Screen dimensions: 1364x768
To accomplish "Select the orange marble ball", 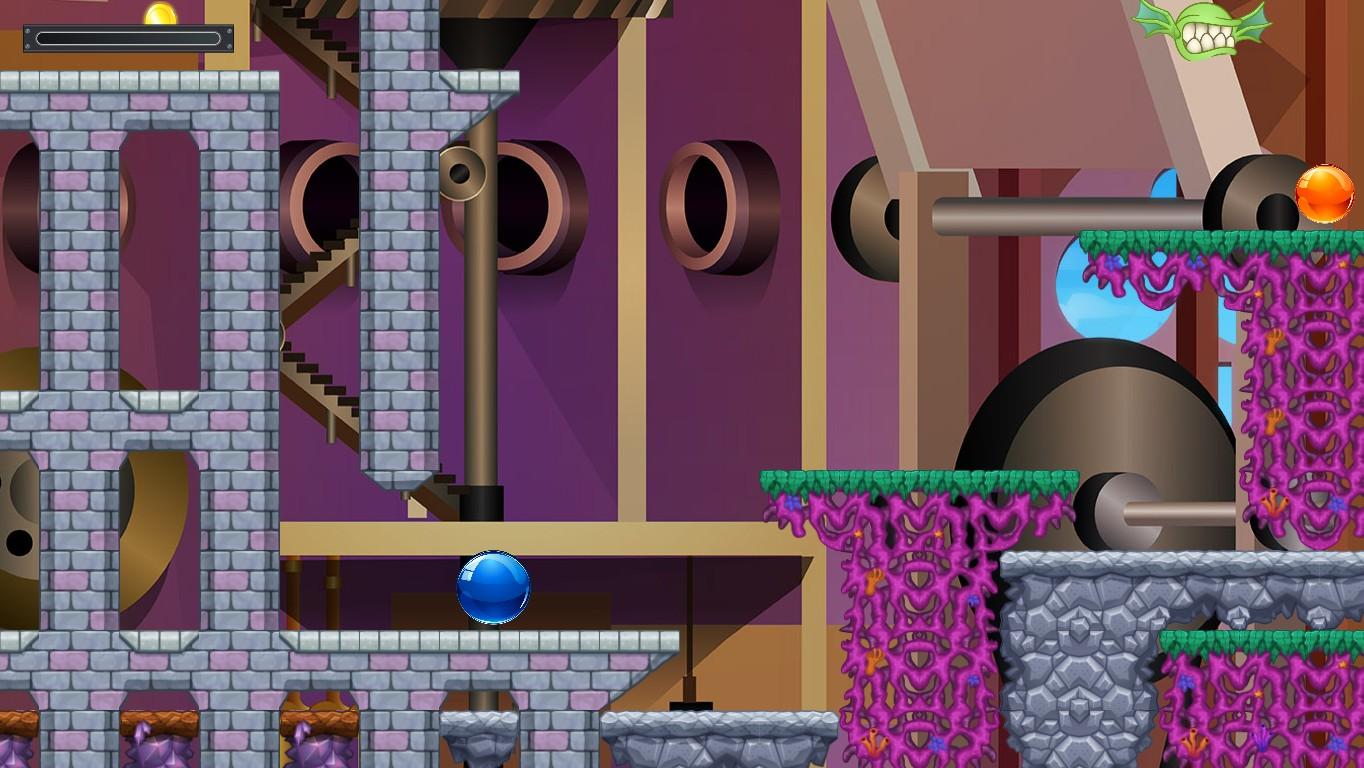I will click(1327, 193).
